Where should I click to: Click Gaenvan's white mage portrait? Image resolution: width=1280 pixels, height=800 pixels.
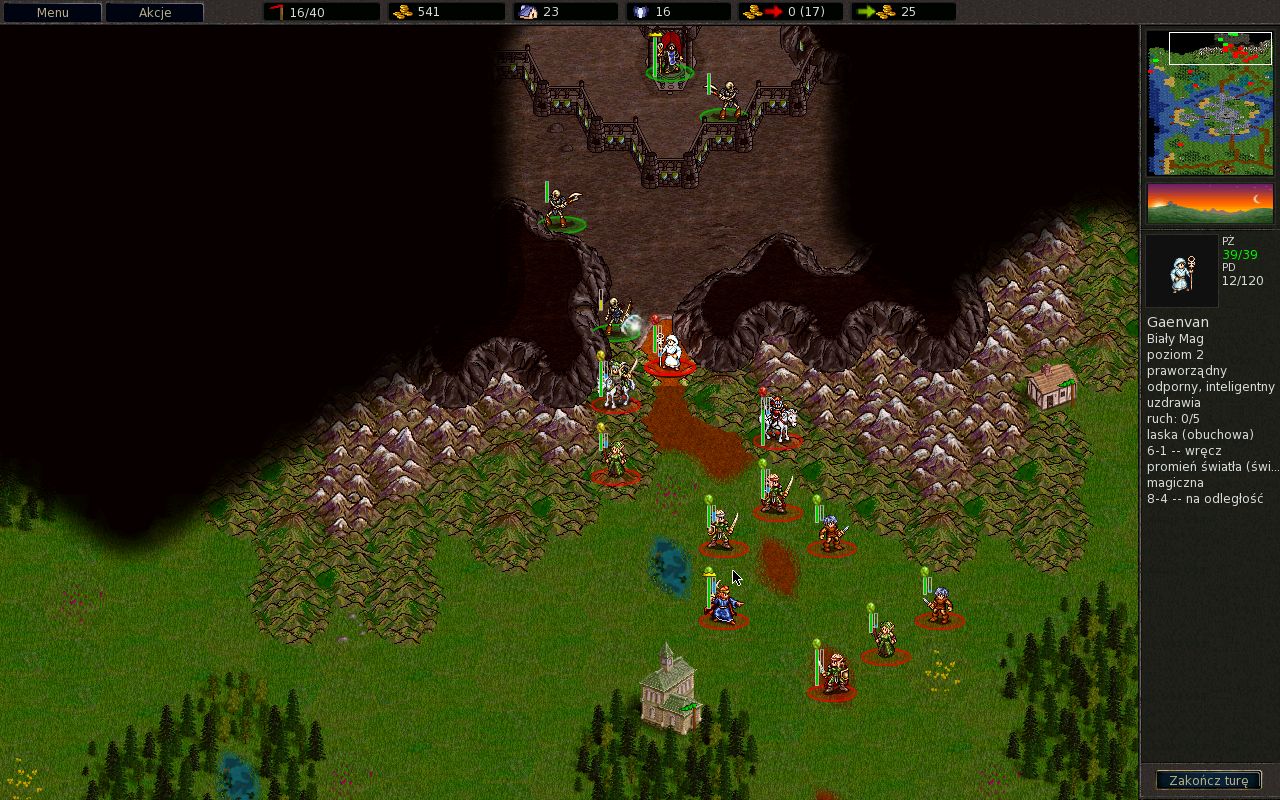coord(1182,271)
